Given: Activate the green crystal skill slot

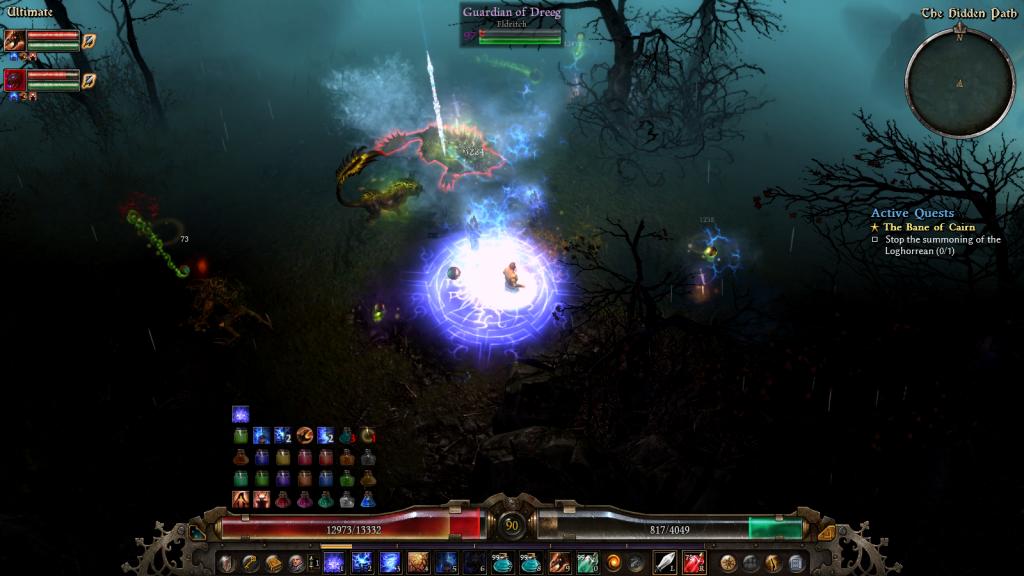Looking at the screenshot, I should (x=585, y=562).
